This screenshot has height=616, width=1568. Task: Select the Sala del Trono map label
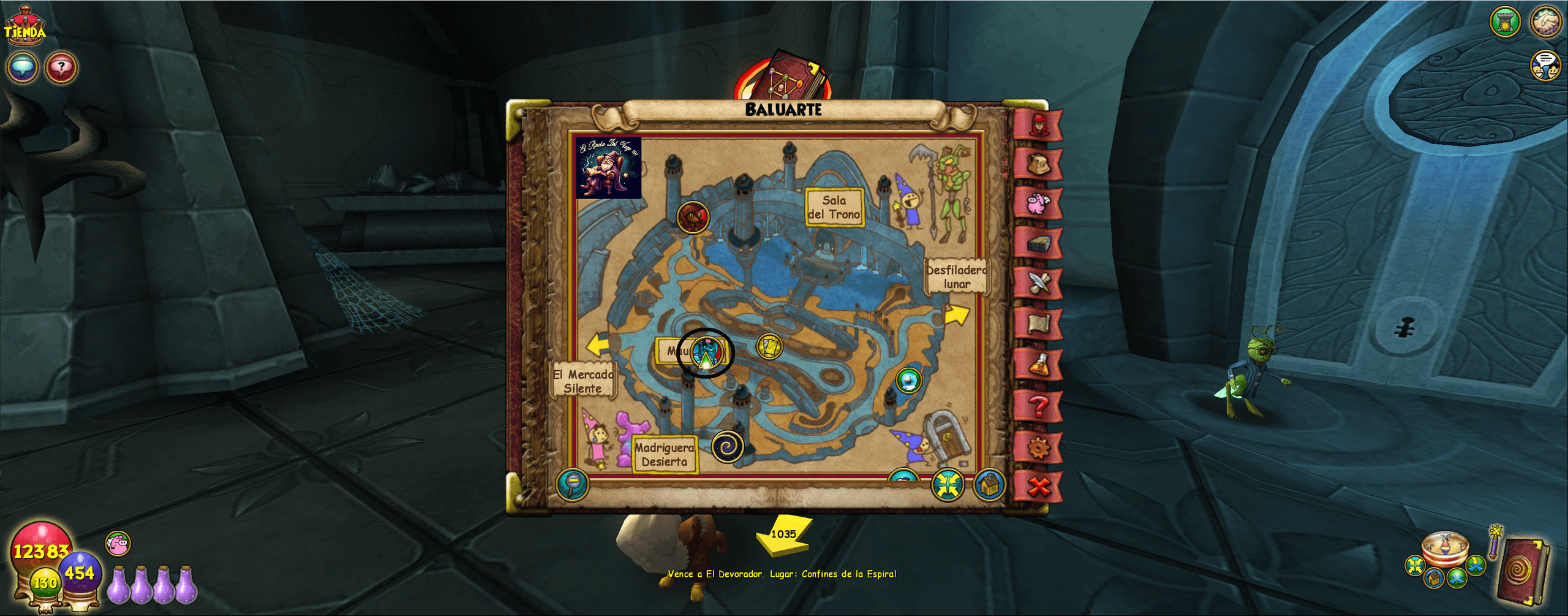tap(834, 207)
